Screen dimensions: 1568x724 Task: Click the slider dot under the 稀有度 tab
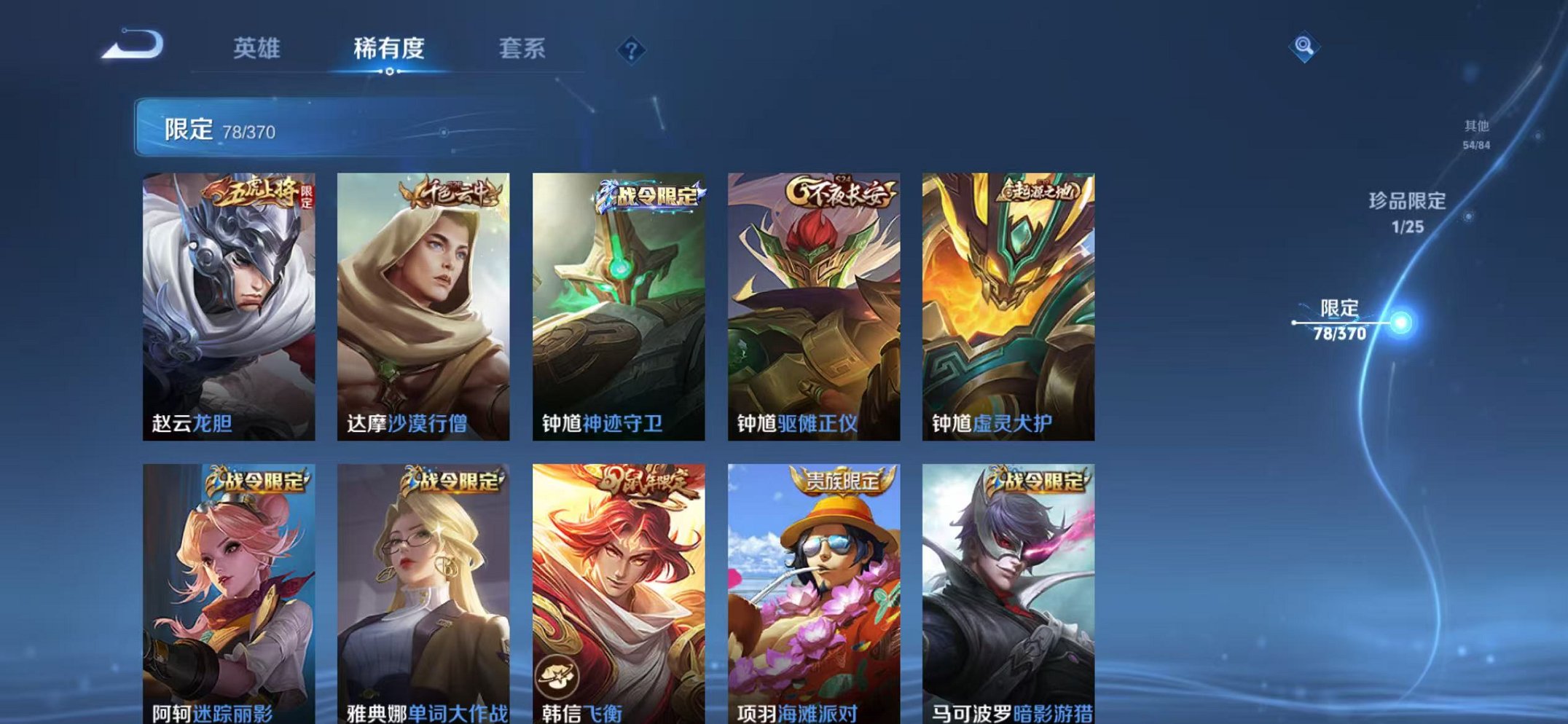[391, 73]
